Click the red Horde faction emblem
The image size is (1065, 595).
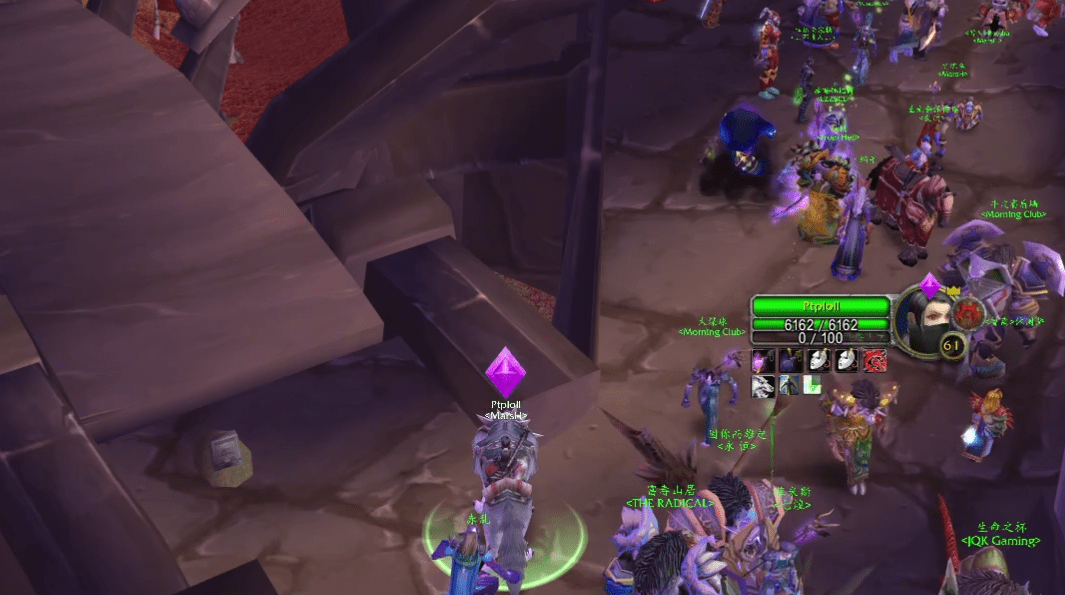(x=968, y=313)
